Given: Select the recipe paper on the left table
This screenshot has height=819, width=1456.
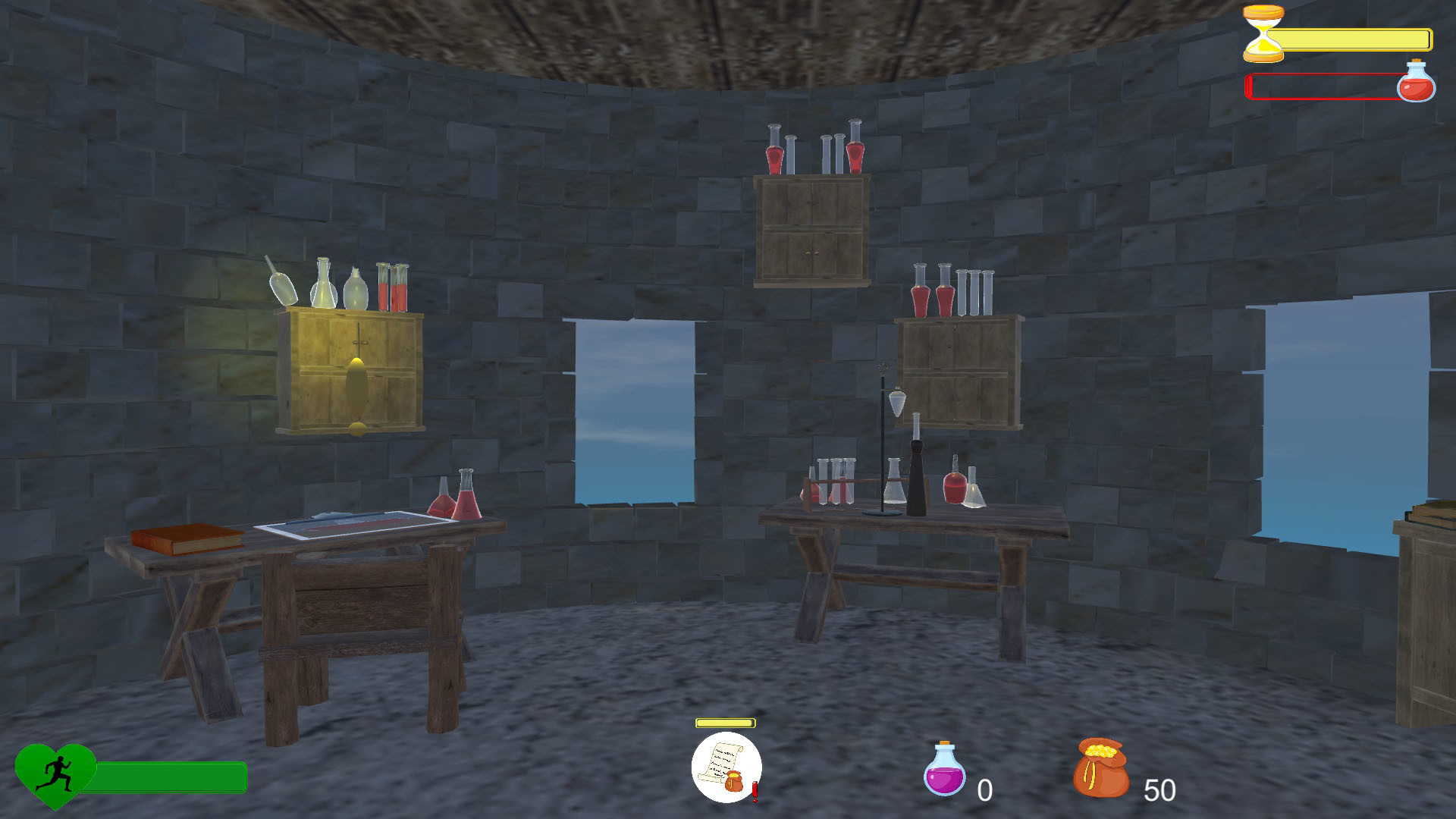Looking at the screenshot, I should pyautogui.click(x=349, y=521).
